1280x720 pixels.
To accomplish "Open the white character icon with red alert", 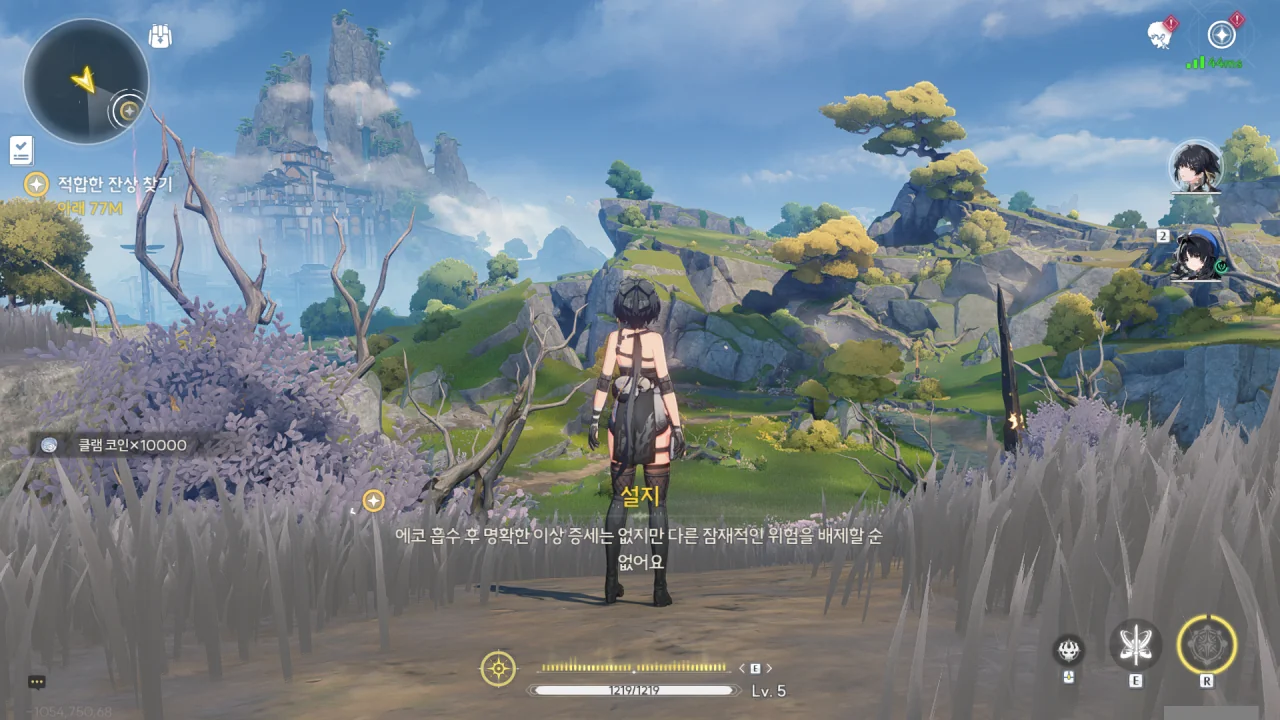I will pyautogui.click(x=1160, y=35).
